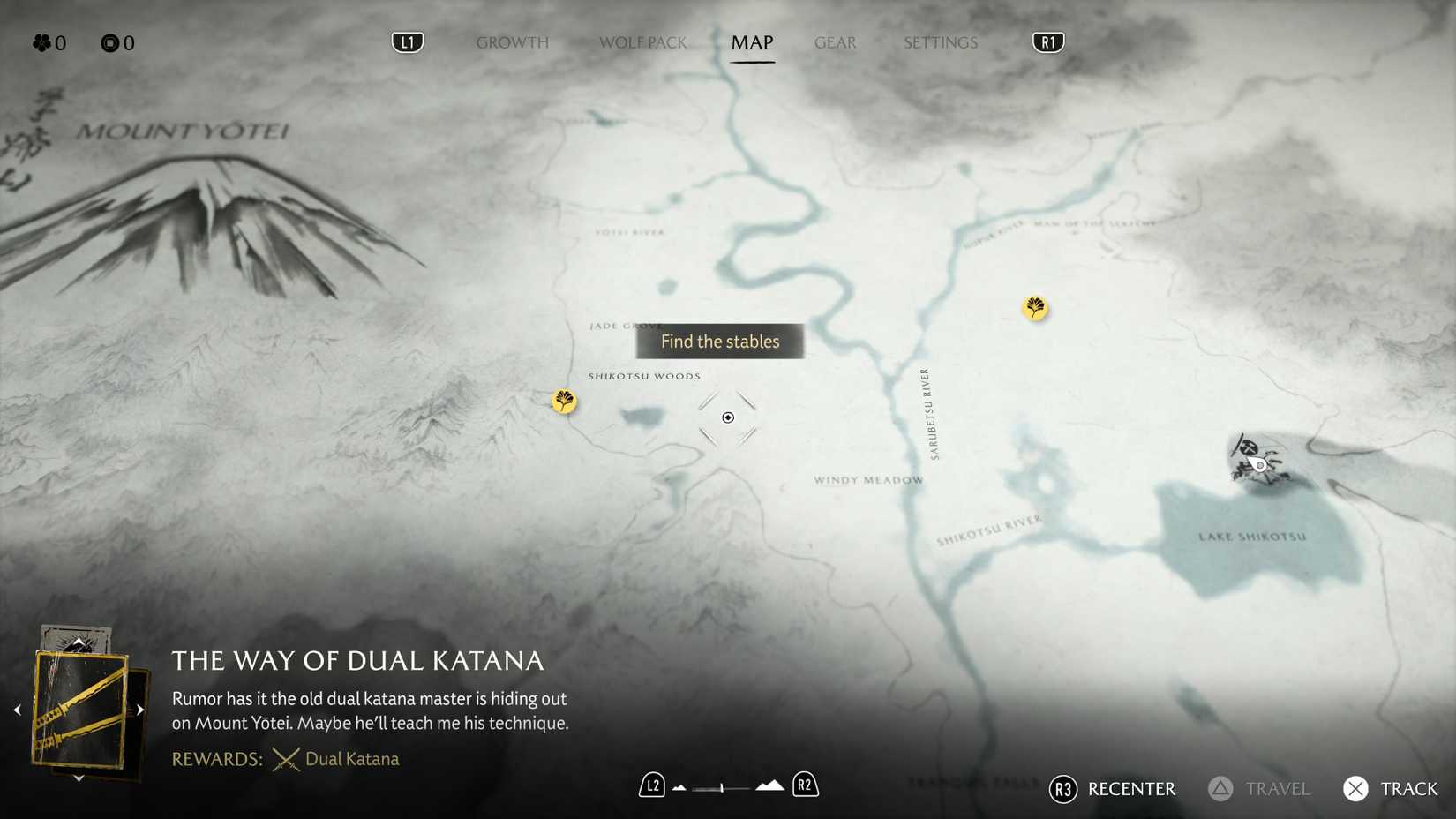Expand the quest card stack upward chevron
Screen dimensions: 1456x819
pos(78,641)
